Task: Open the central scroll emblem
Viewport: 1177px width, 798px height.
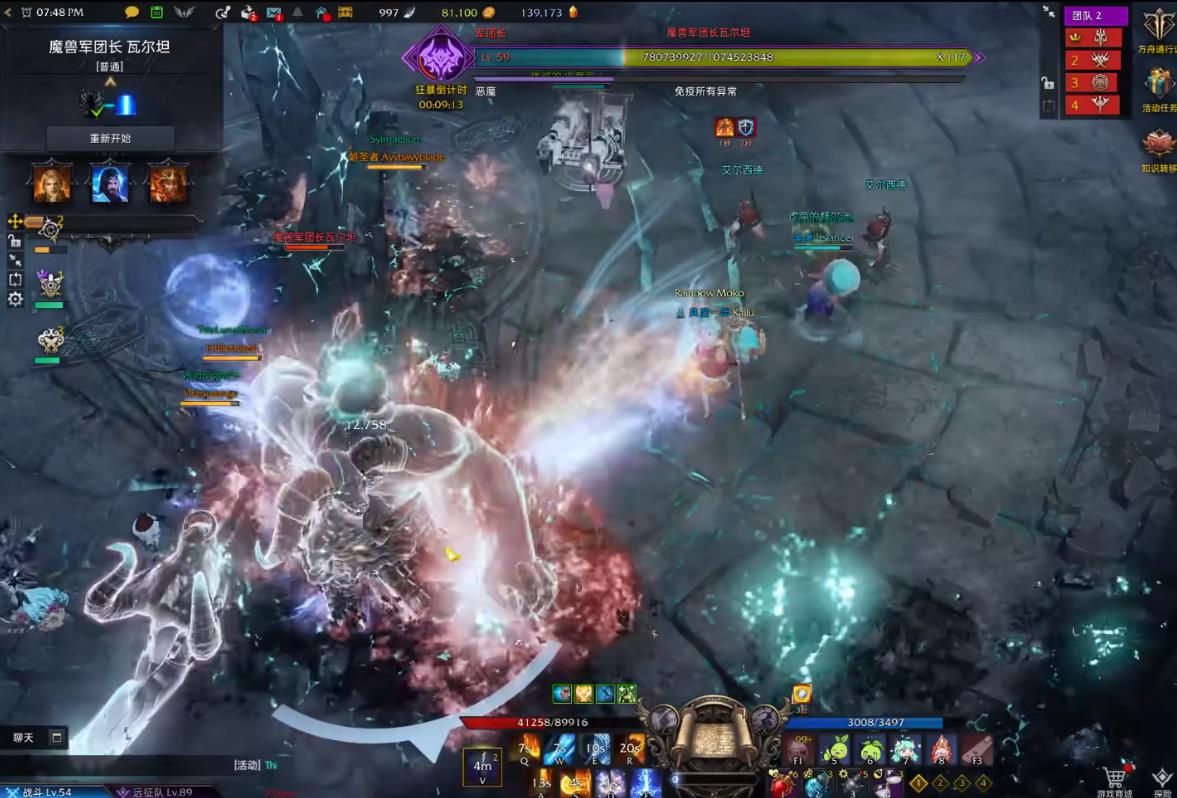Action: tap(711, 738)
